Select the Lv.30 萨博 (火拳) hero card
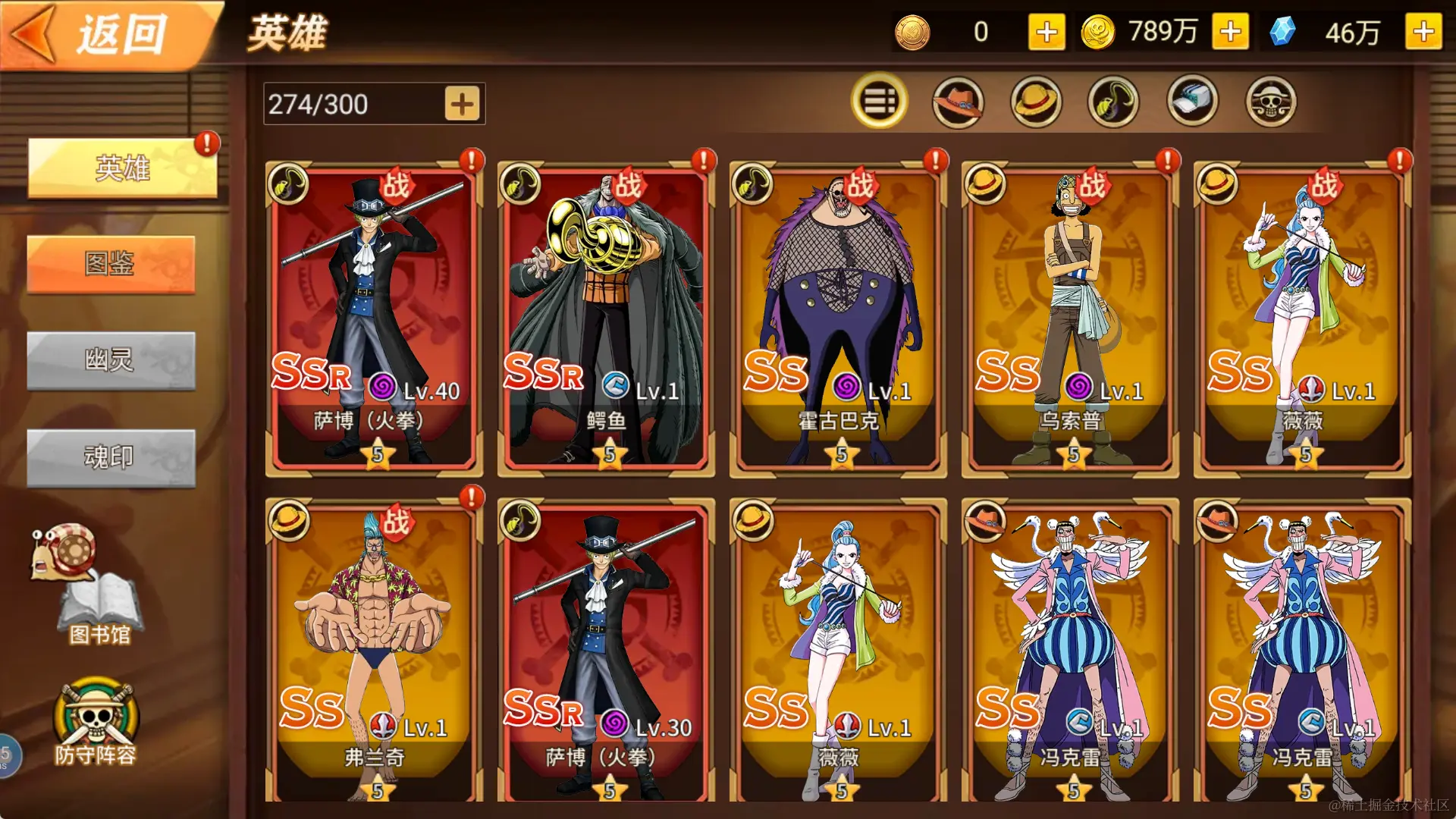Viewport: 1456px width, 819px height. click(x=606, y=652)
